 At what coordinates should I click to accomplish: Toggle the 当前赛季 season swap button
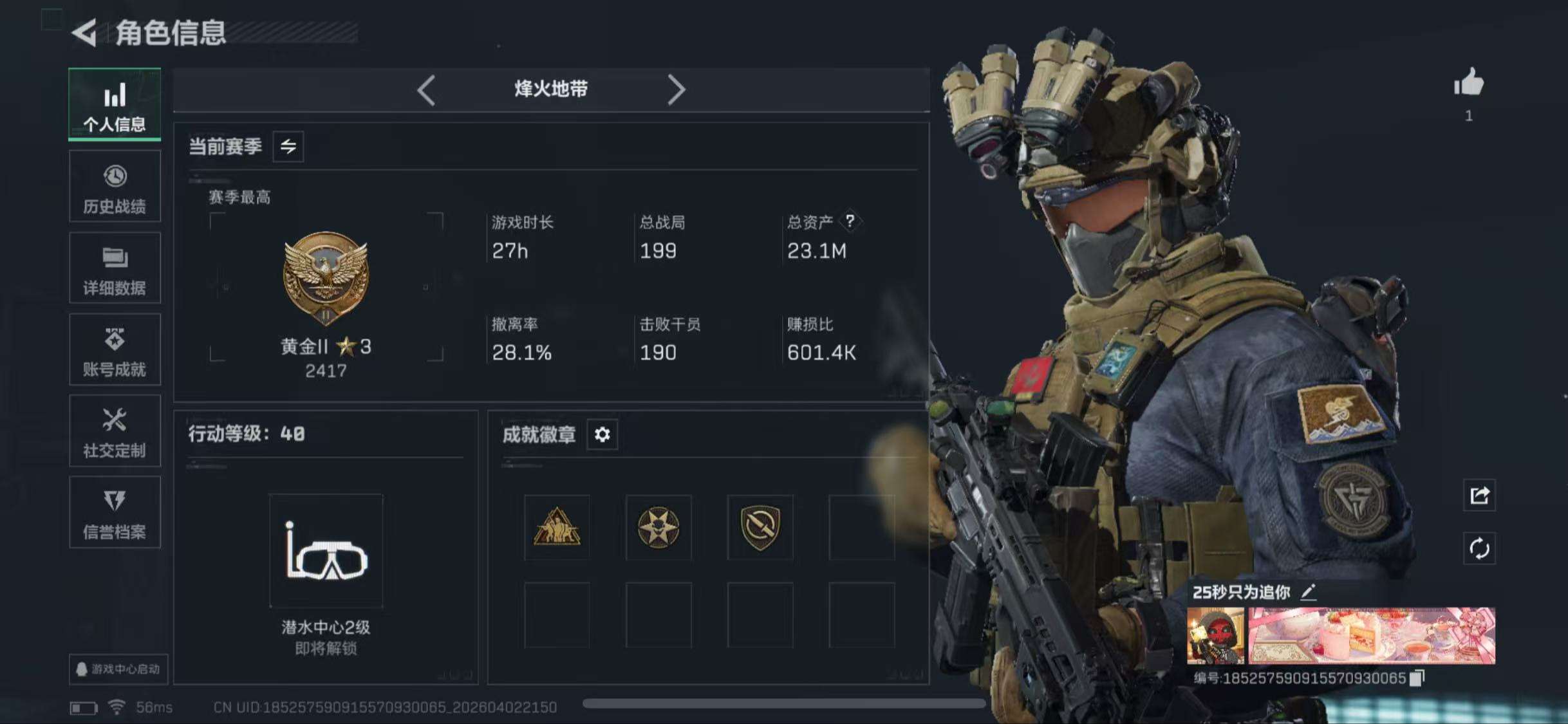pos(288,147)
